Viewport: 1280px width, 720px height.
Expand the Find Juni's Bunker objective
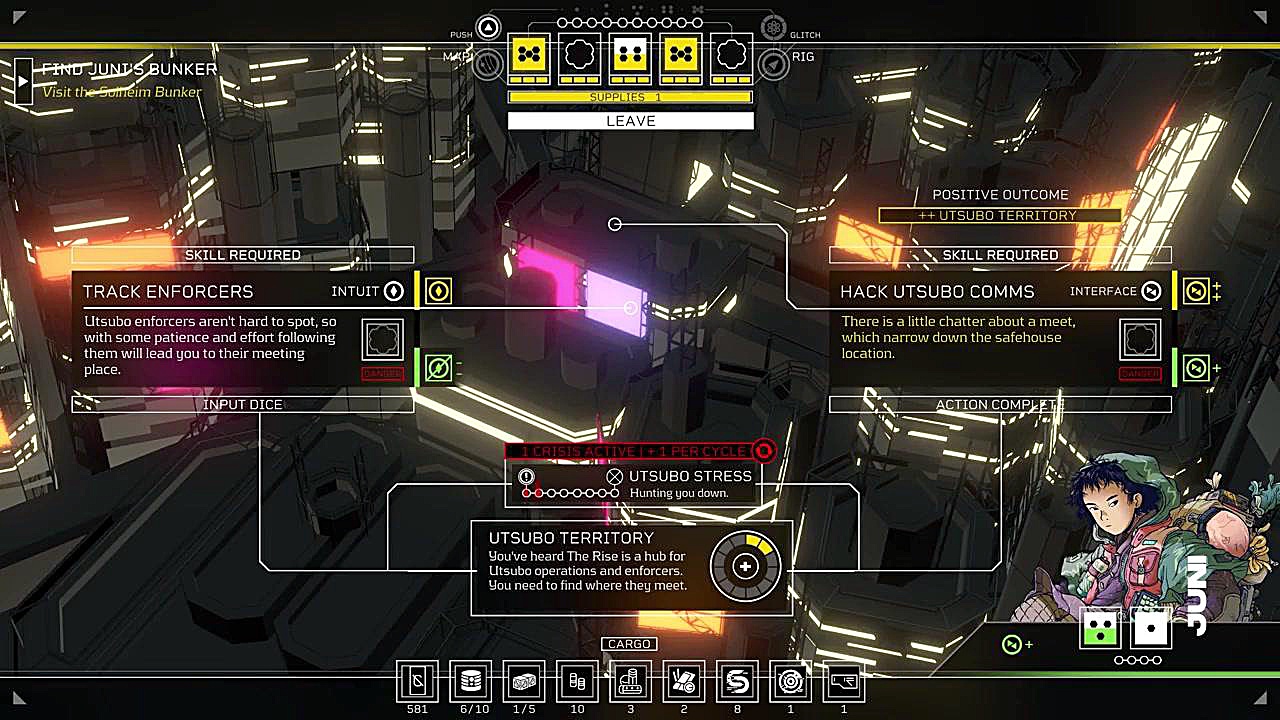pyautogui.click(x=24, y=80)
